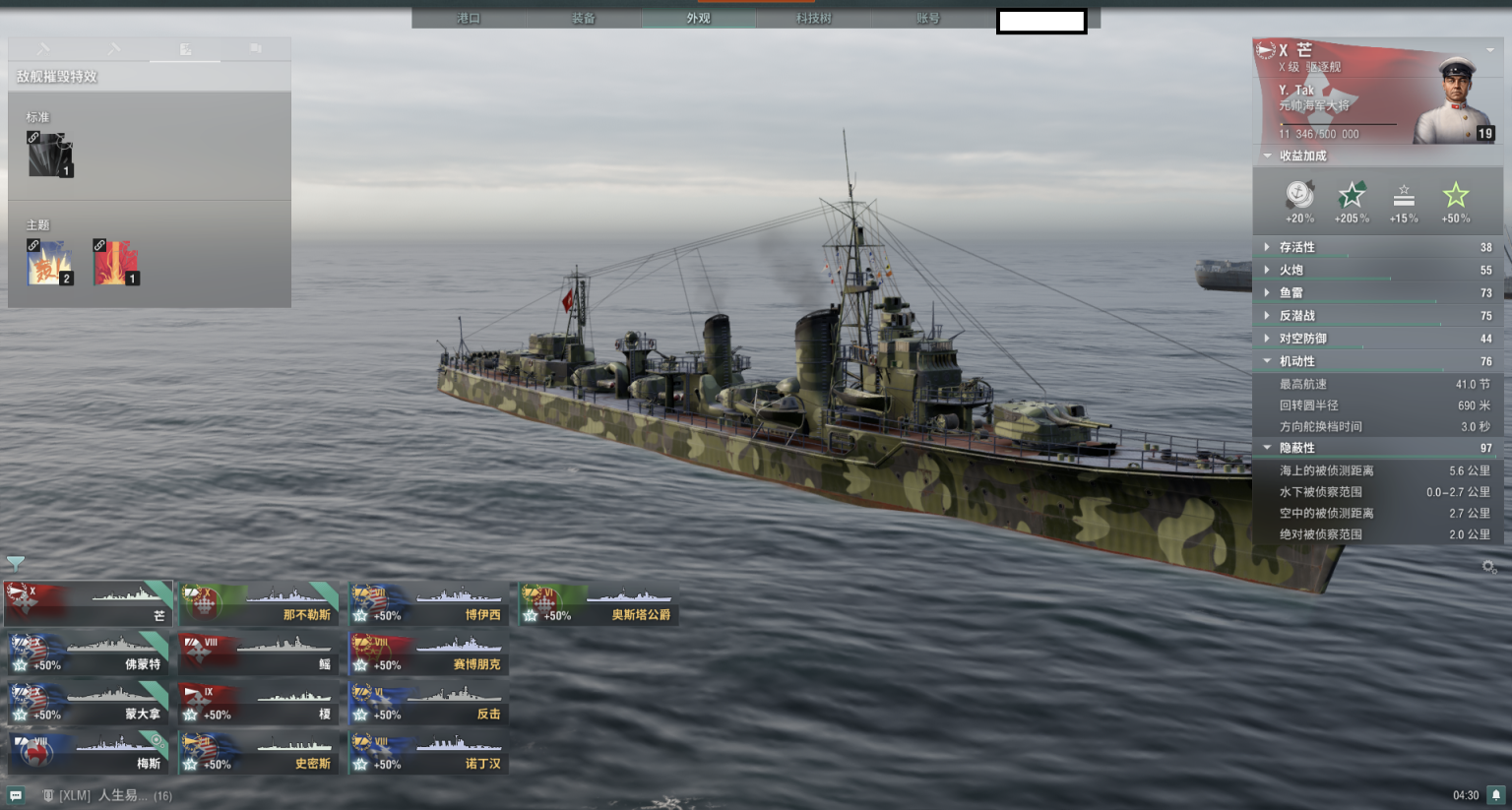The height and width of the screenshot is (810, 1512).
Task: Collapse the 隐蔽性 concealment section
Action: (1296, 448)
